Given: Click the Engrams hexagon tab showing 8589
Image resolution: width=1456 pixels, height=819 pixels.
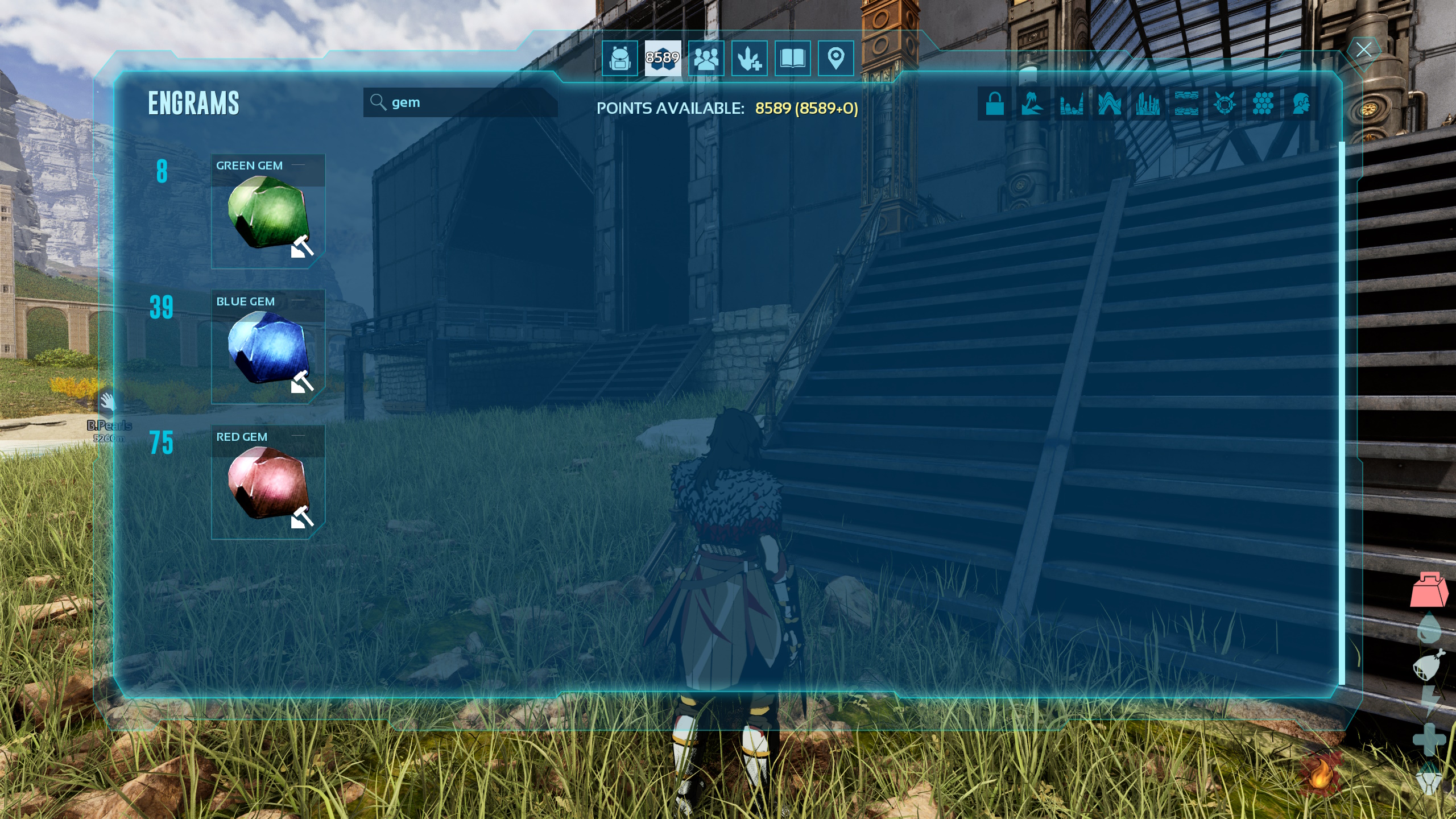Looking at the screenshot, I should tap(663, 60).
